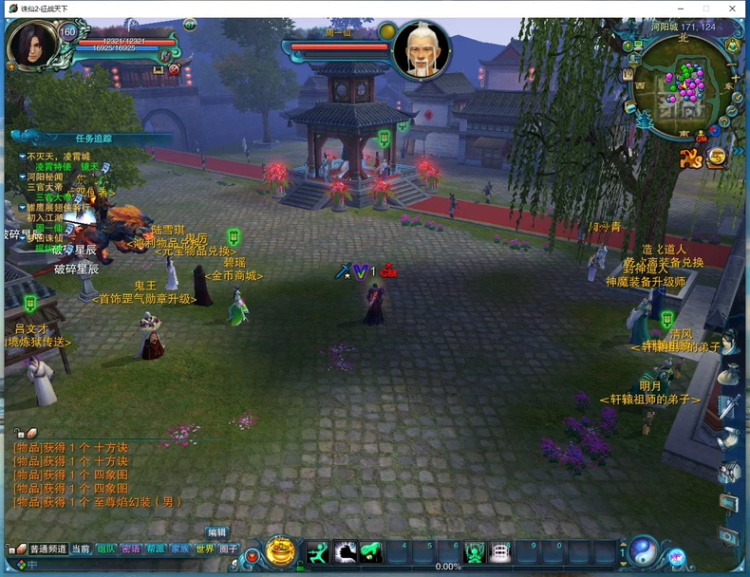
Task: Click the 编辑 edit button above chat tabs
Action: (x=217, y=533)
